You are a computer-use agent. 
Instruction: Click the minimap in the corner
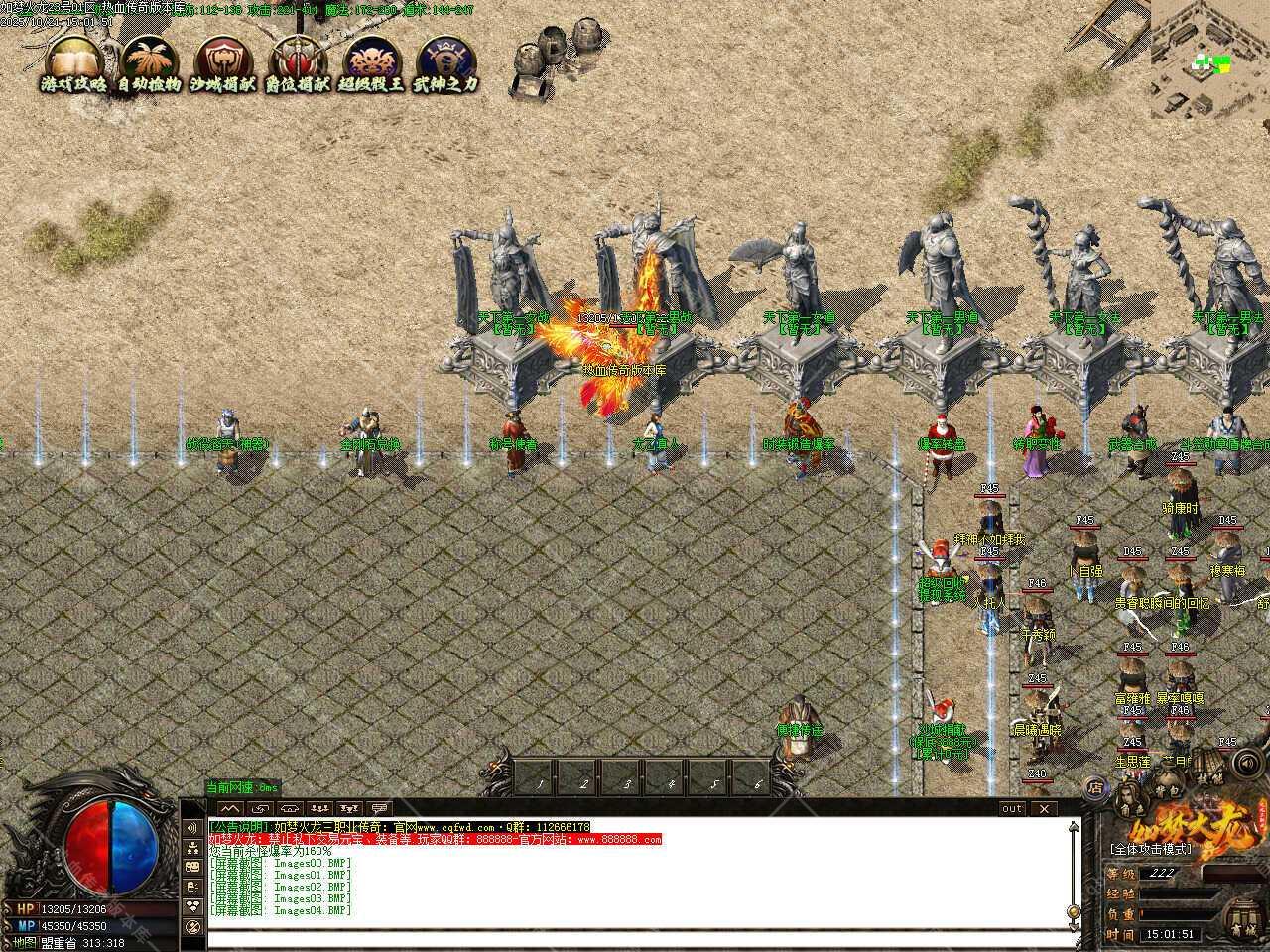point(1210,59)
